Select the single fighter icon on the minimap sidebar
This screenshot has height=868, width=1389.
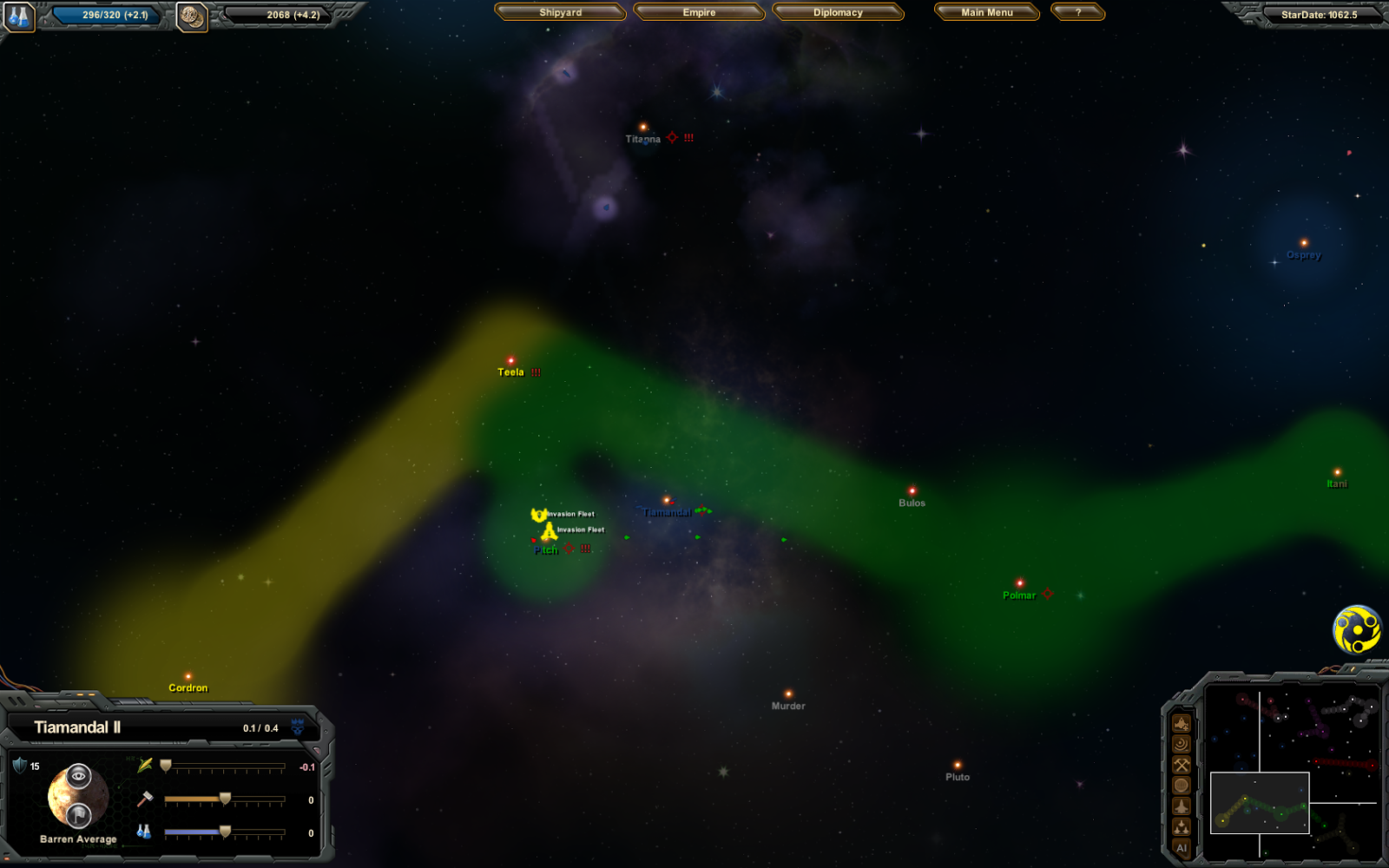[1182, 806]
